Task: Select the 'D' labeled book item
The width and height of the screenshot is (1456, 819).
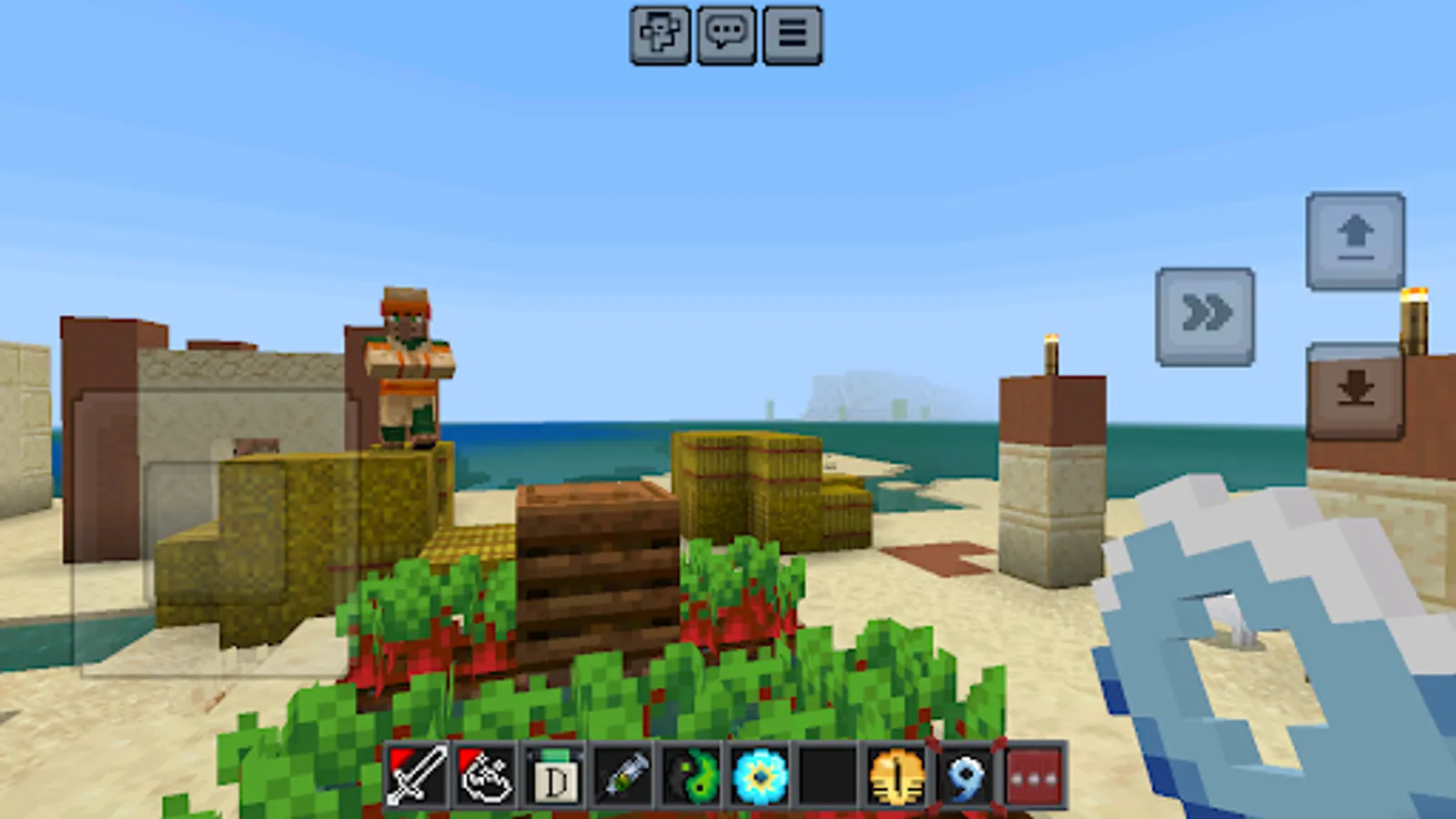Action: 554,778
